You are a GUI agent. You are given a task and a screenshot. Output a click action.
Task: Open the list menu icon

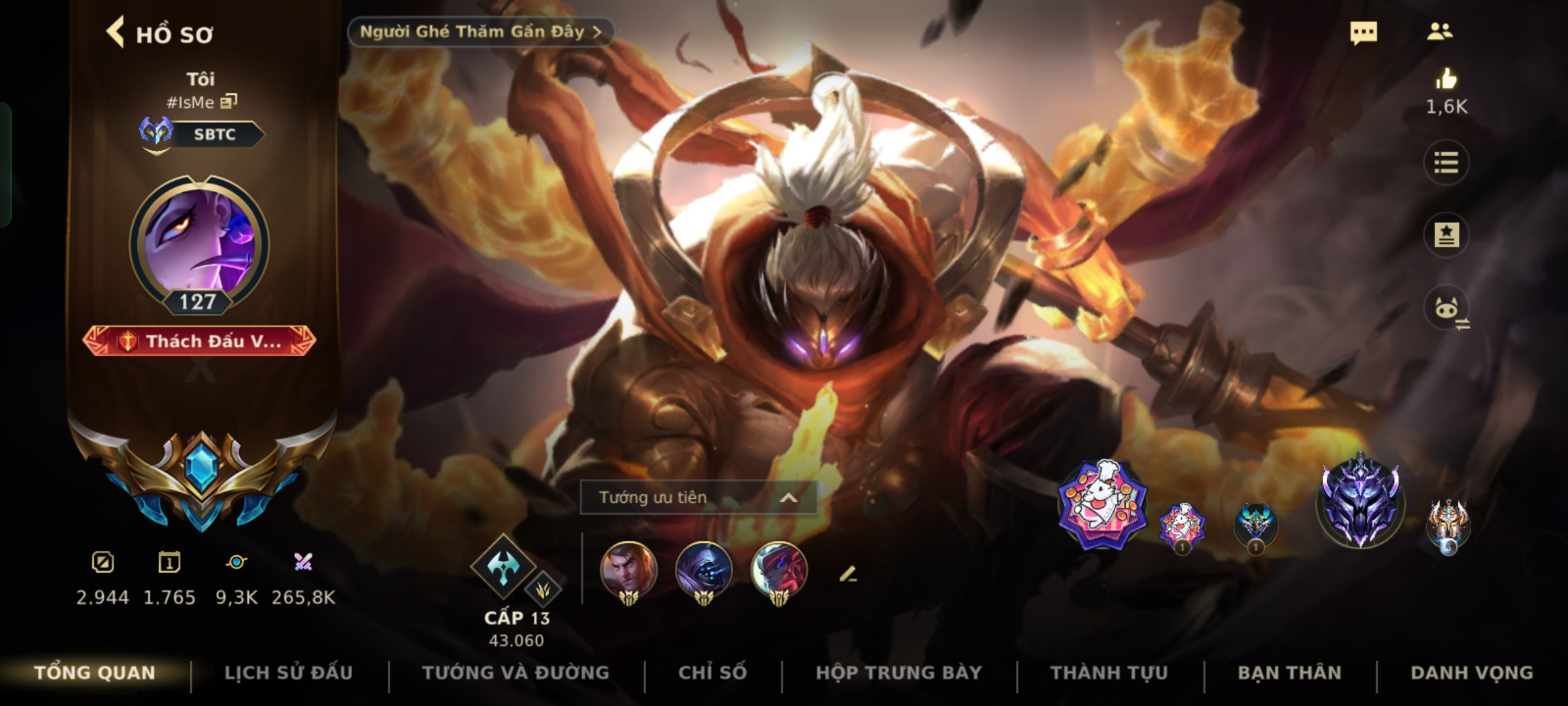(x=1446, y=163)
